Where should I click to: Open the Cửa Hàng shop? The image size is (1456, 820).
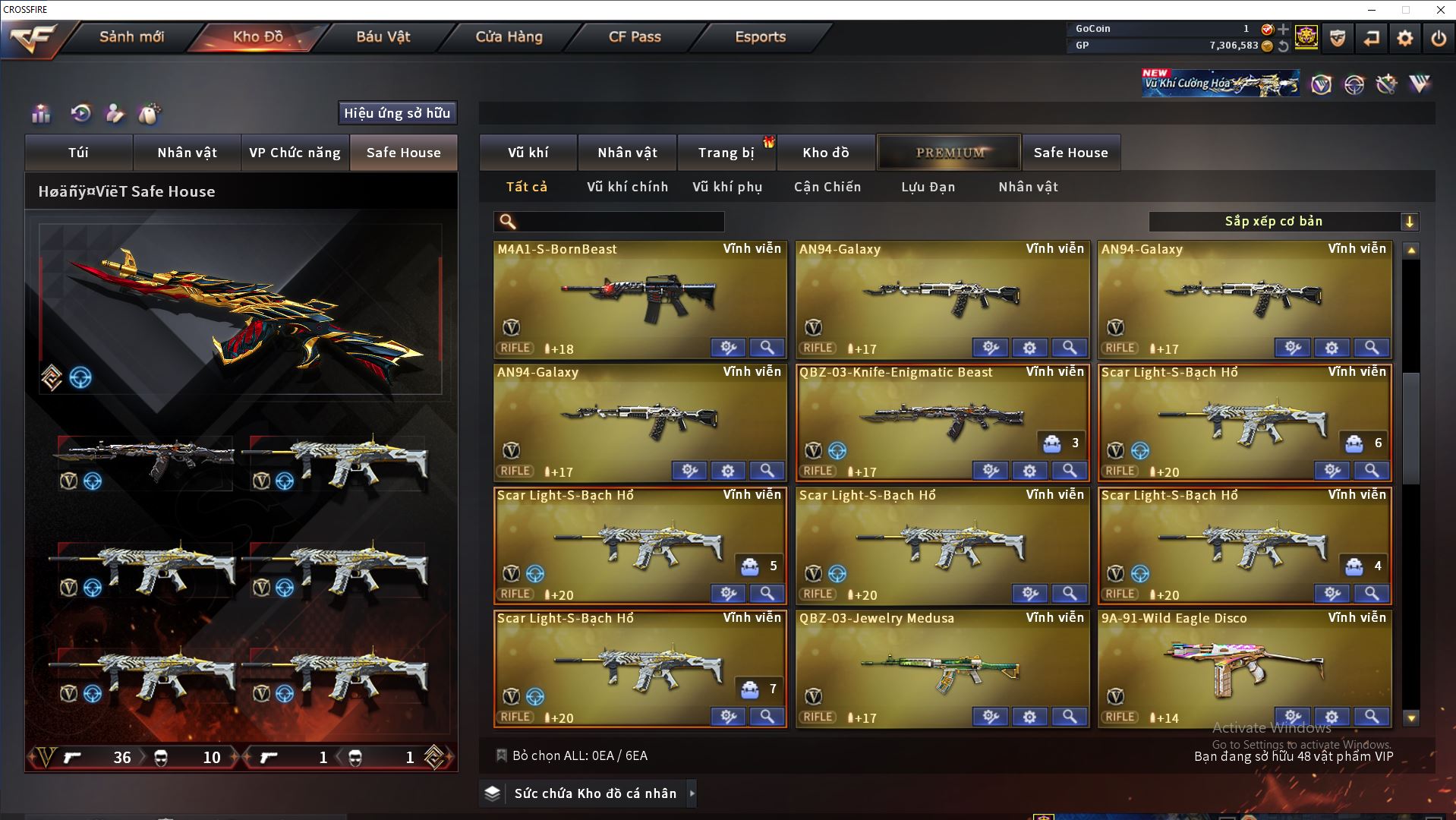click(x=509, y=36)
